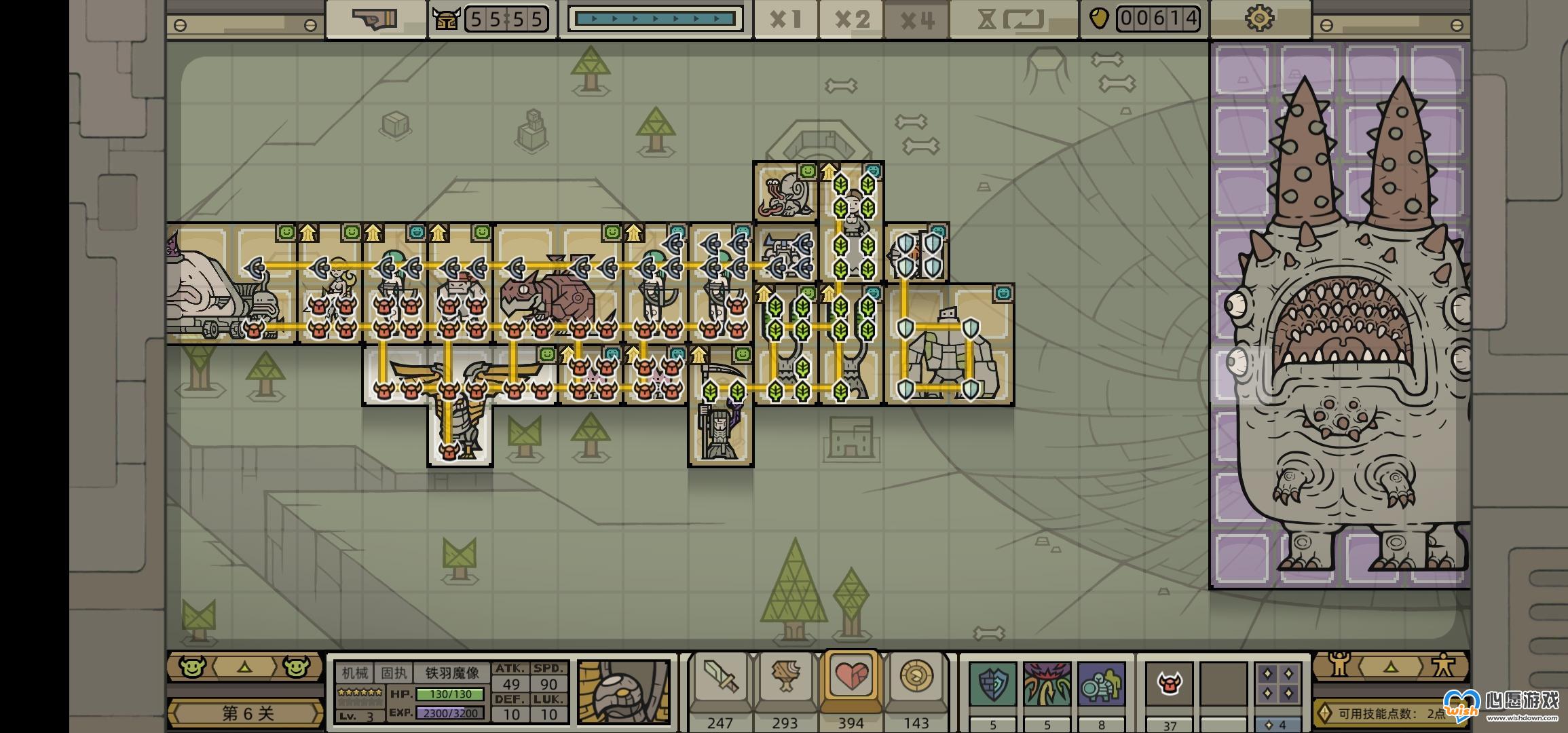Screen dimensions: 1568x733
Task: Click the pointing hand button
Action: click(375, 19)
